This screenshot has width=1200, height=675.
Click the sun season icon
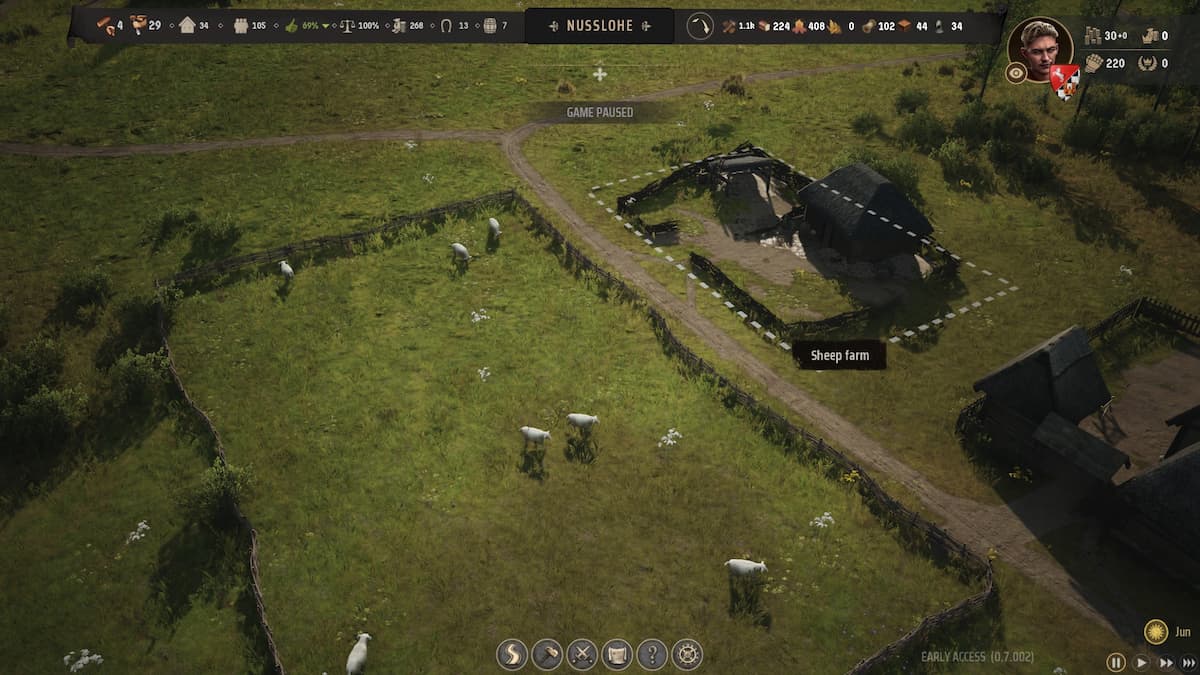[1156, 632]
